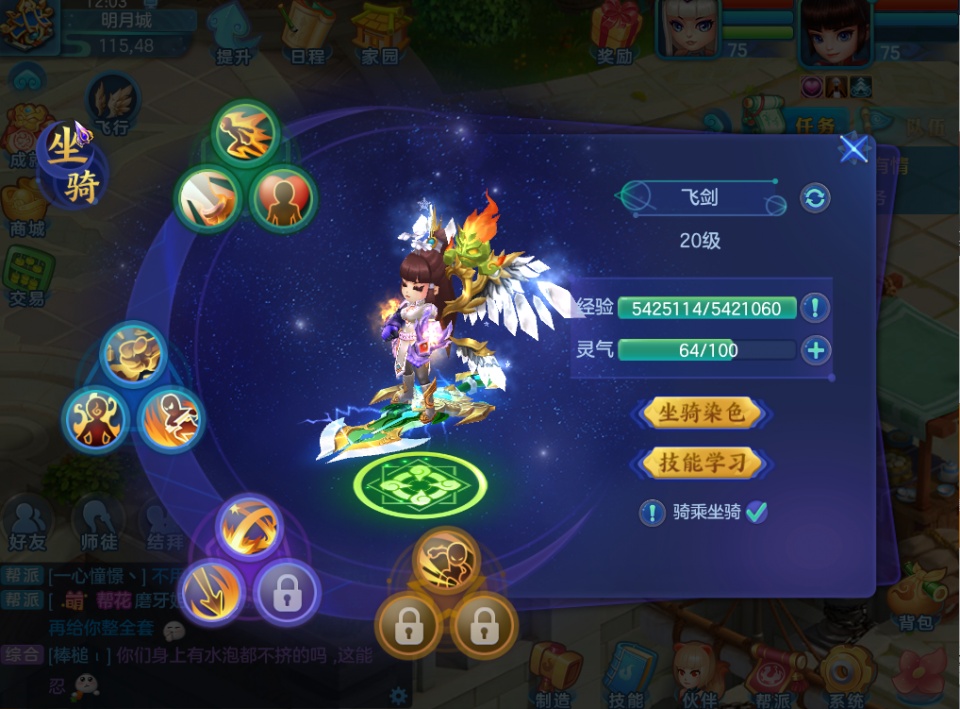
Task: Add 灵气 with the plus button
Action: (x=816, y=350)
